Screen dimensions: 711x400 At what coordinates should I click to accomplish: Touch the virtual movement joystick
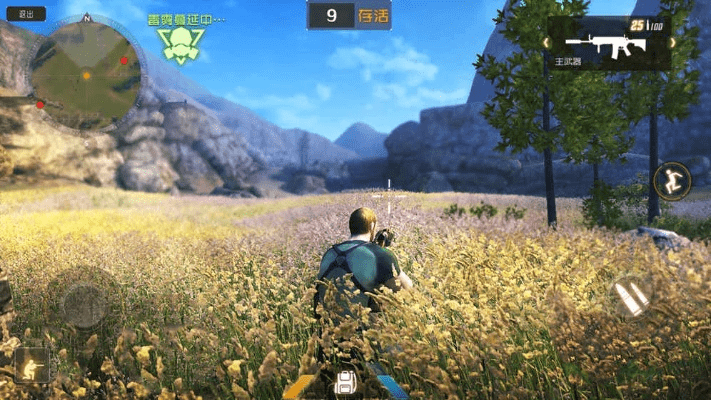(x=84, y=302)
